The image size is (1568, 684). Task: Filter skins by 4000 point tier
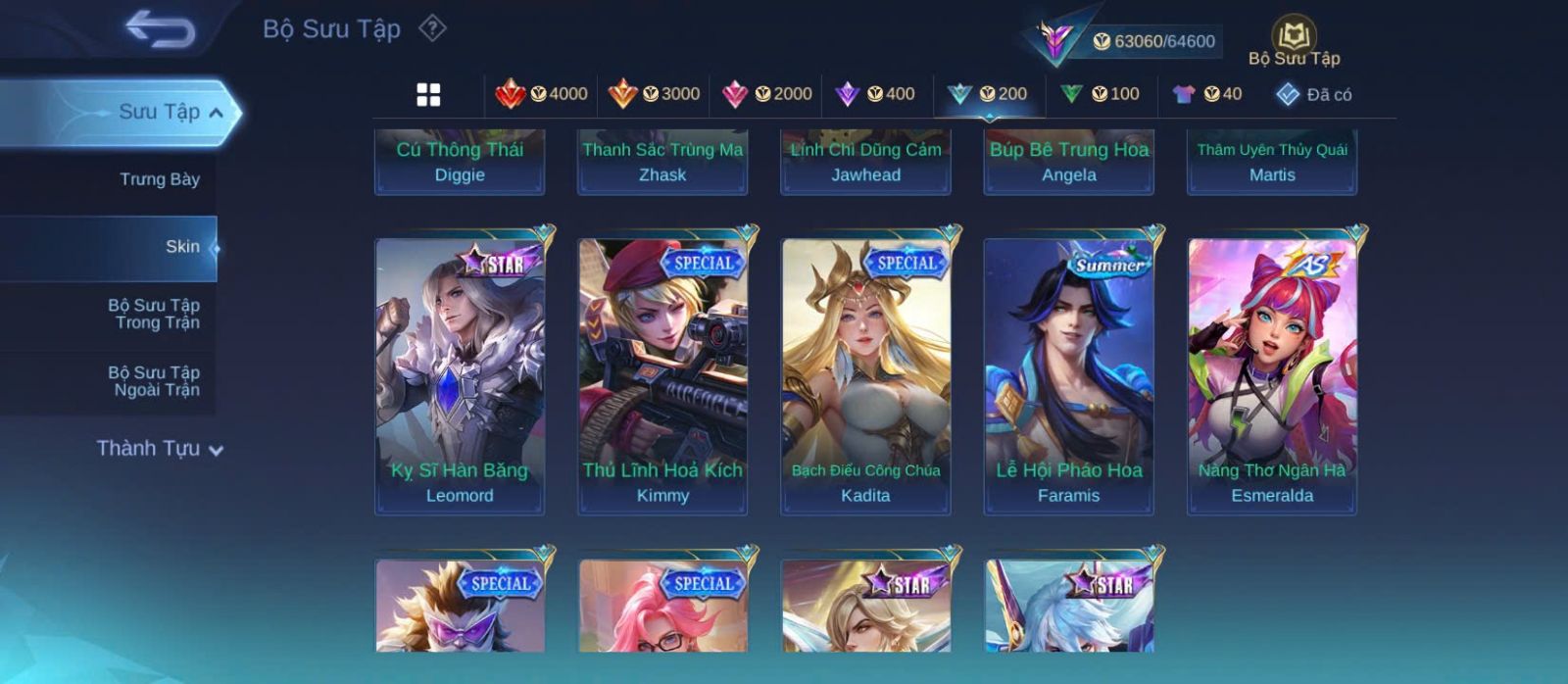click(542, 94)
